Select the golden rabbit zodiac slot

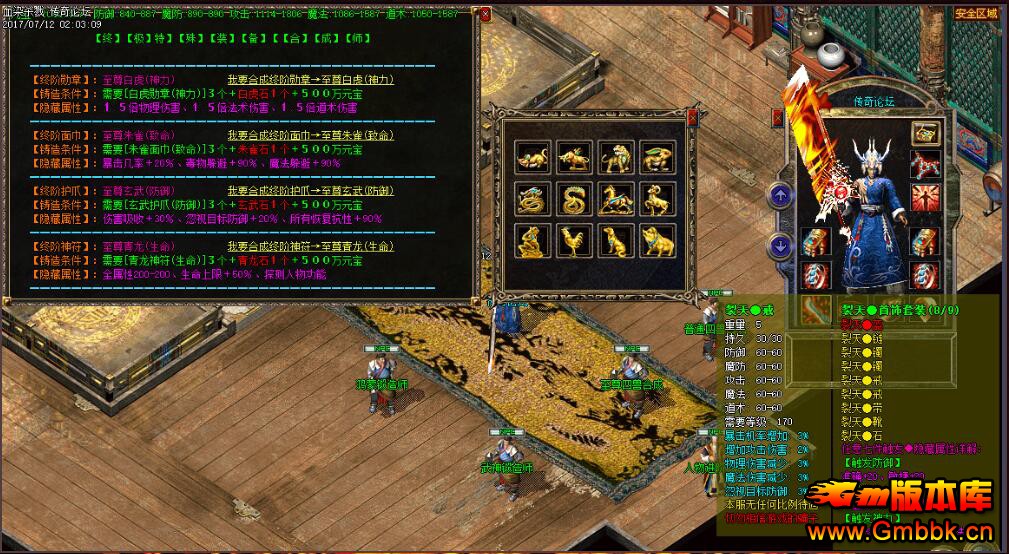656,156
